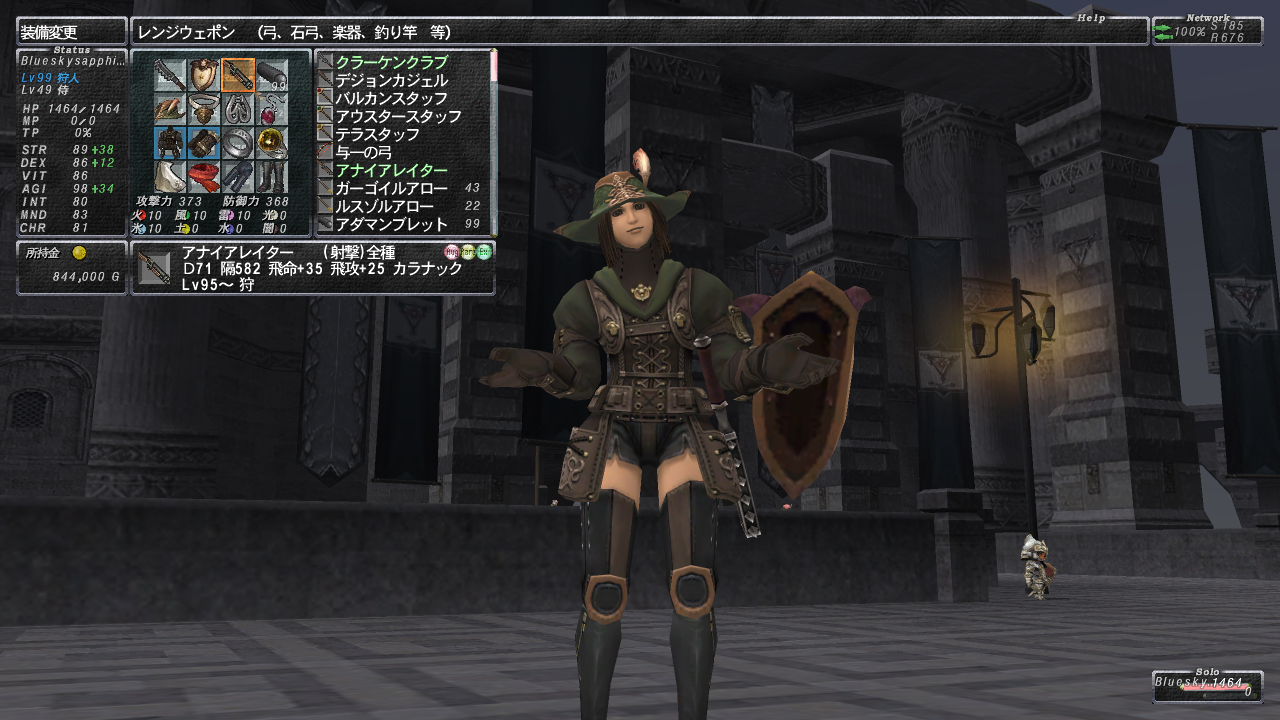
Task: Select the gloves equipment slot
Action: point(203,143)
